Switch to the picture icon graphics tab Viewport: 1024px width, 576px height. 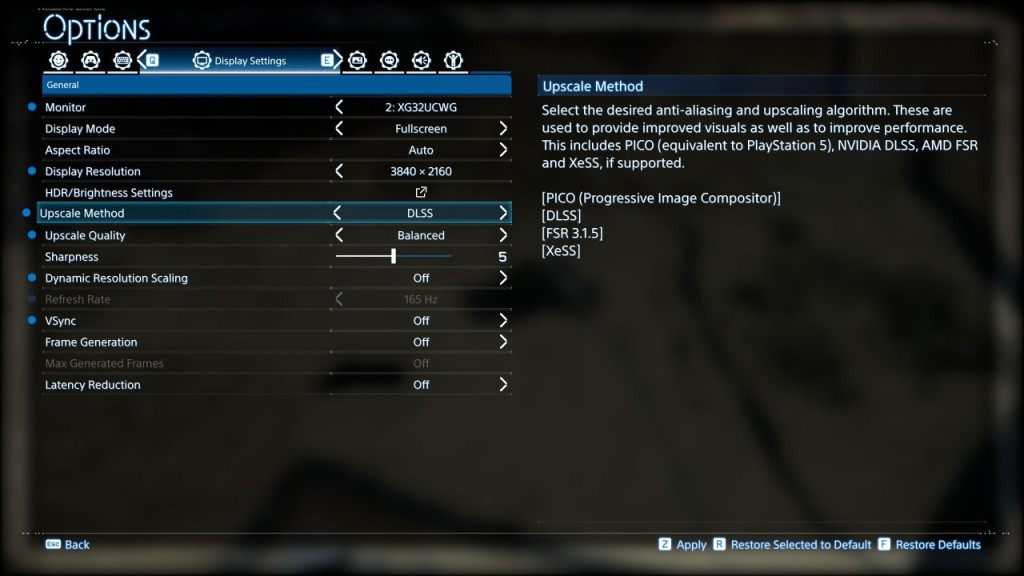357,61
